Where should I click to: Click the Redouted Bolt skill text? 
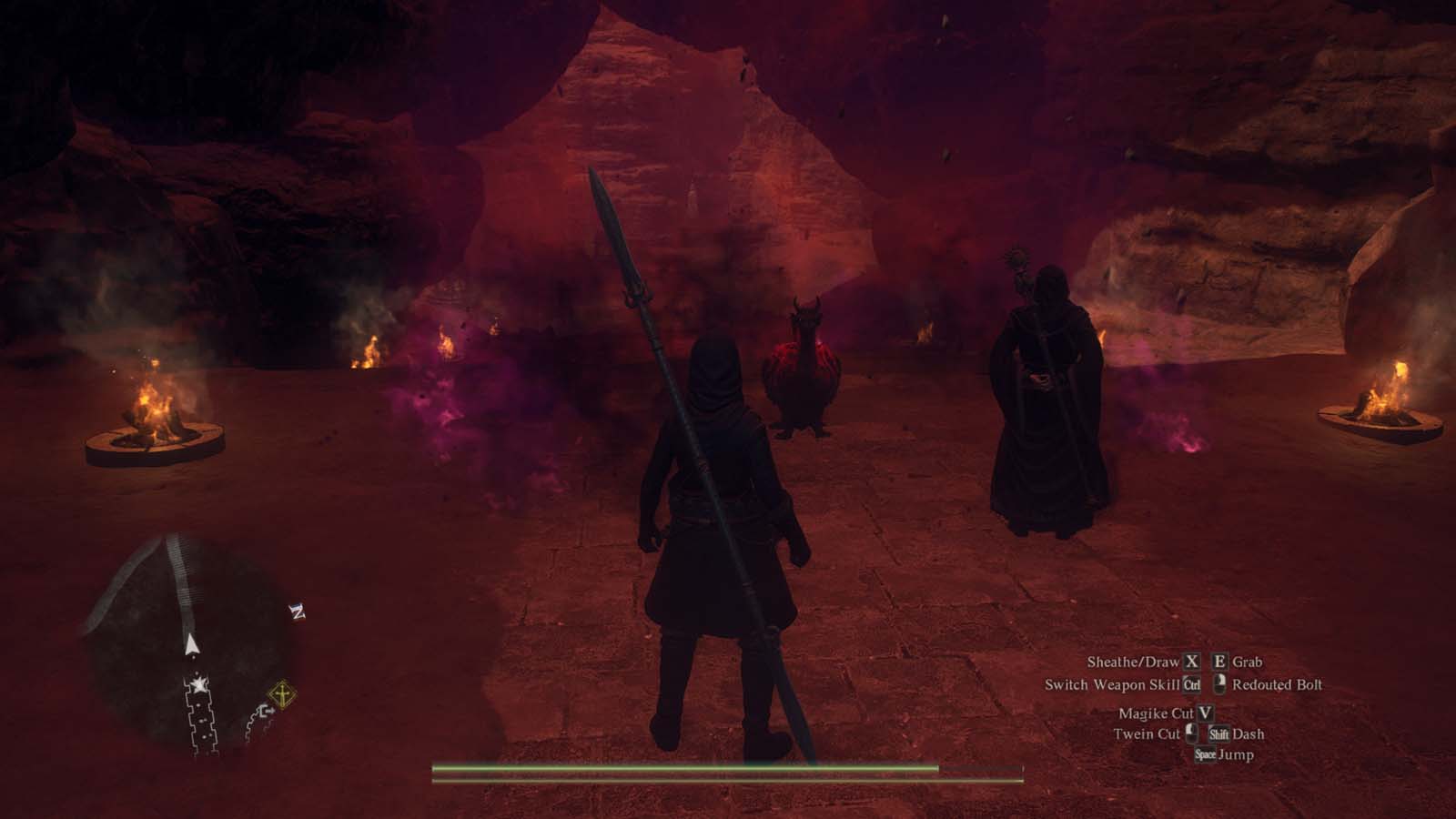pyautogui.click(x=1278, y=684)
